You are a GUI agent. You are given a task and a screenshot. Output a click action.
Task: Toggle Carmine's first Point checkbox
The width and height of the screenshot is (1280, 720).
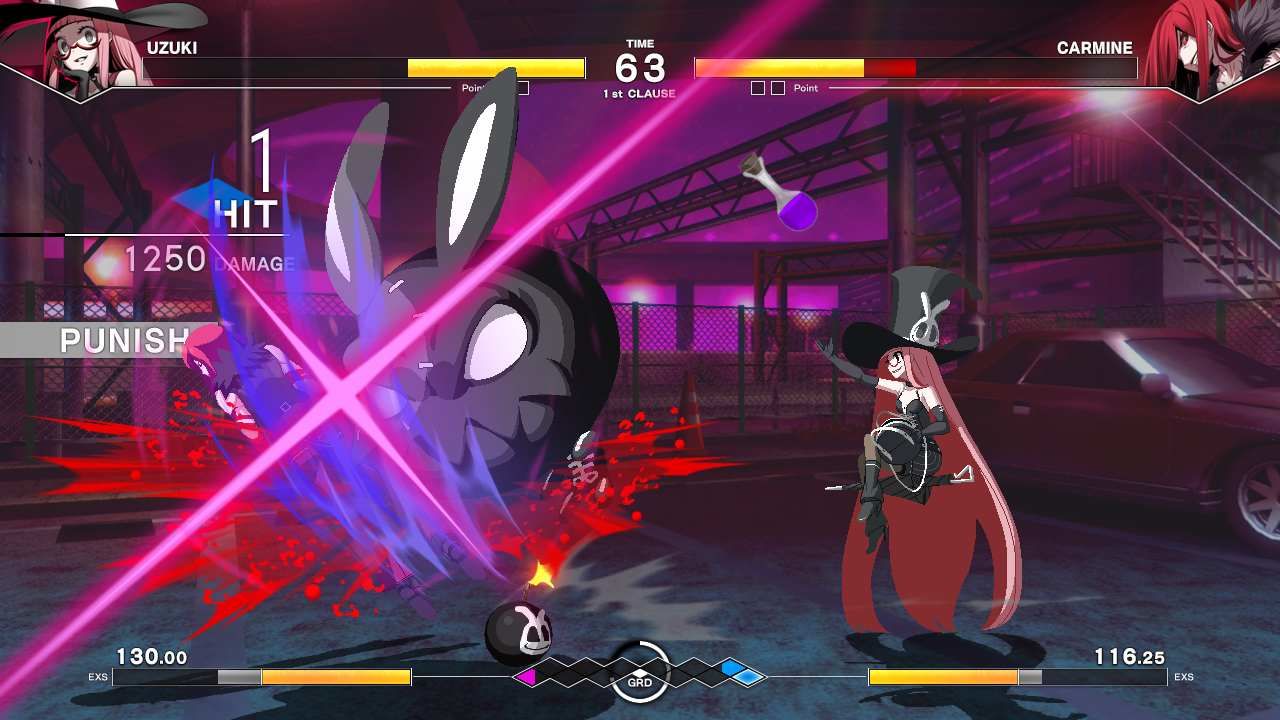click(x=756, y=87)
